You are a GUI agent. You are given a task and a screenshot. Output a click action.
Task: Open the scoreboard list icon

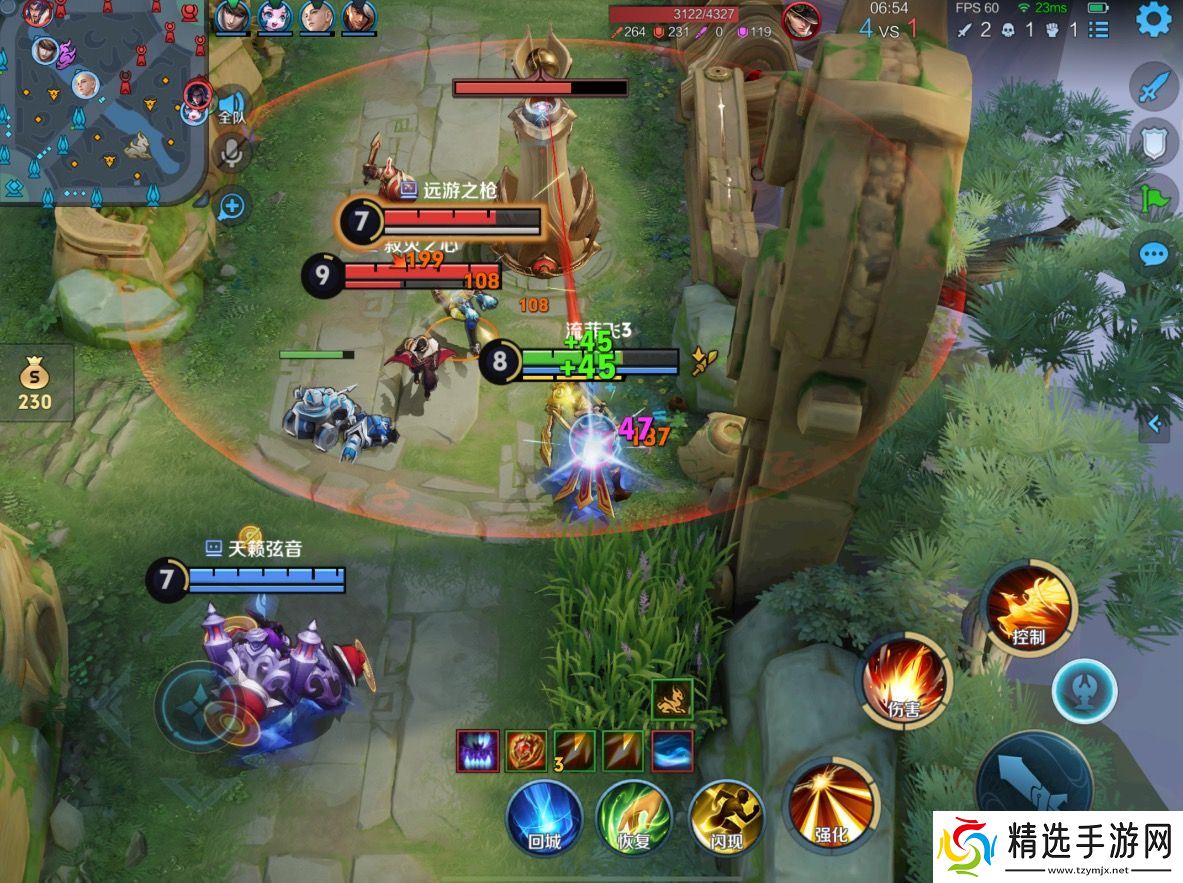coord(1099,29)
